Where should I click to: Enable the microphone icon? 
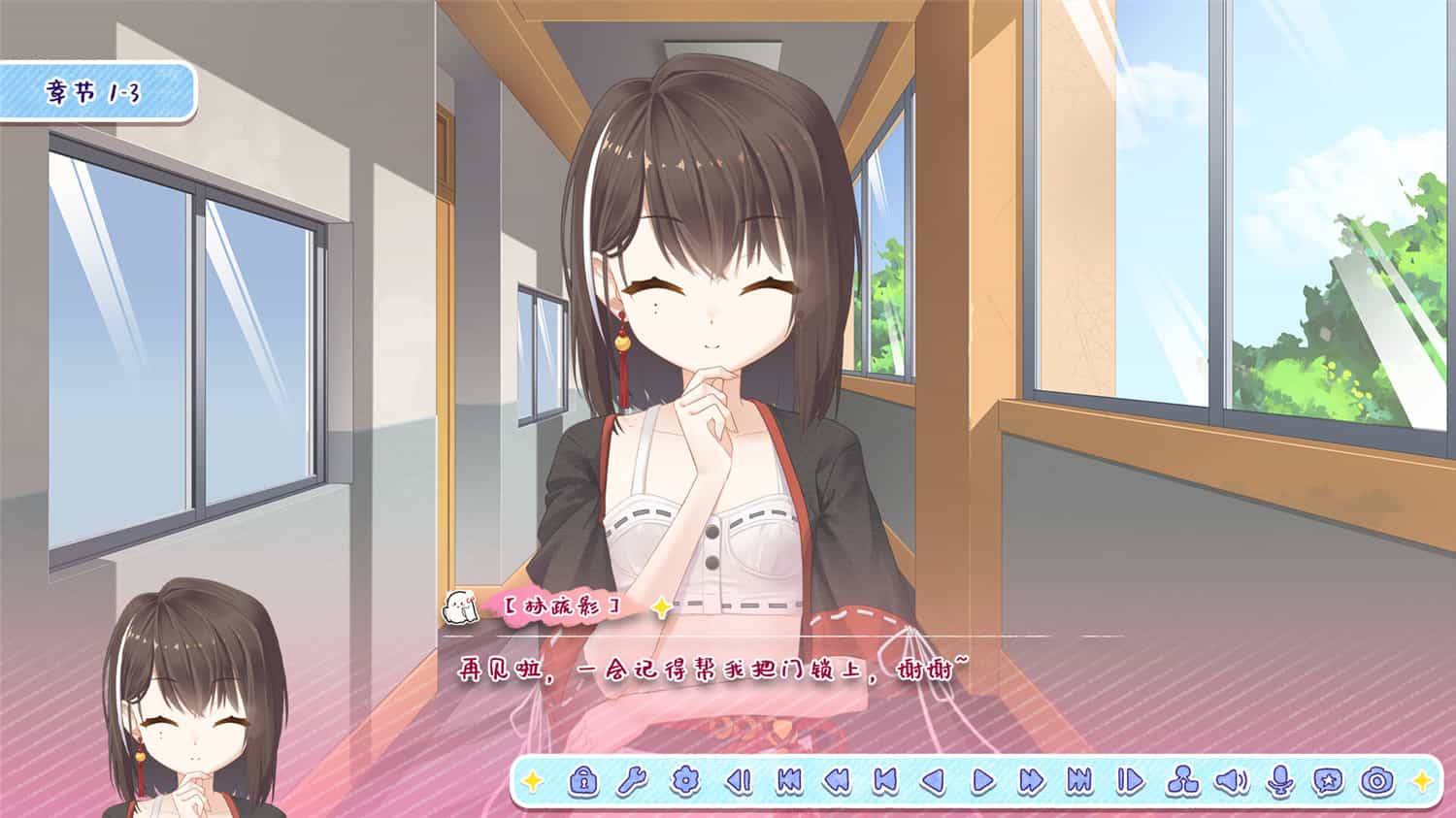pyautogui.click(x=1278, y=778)
